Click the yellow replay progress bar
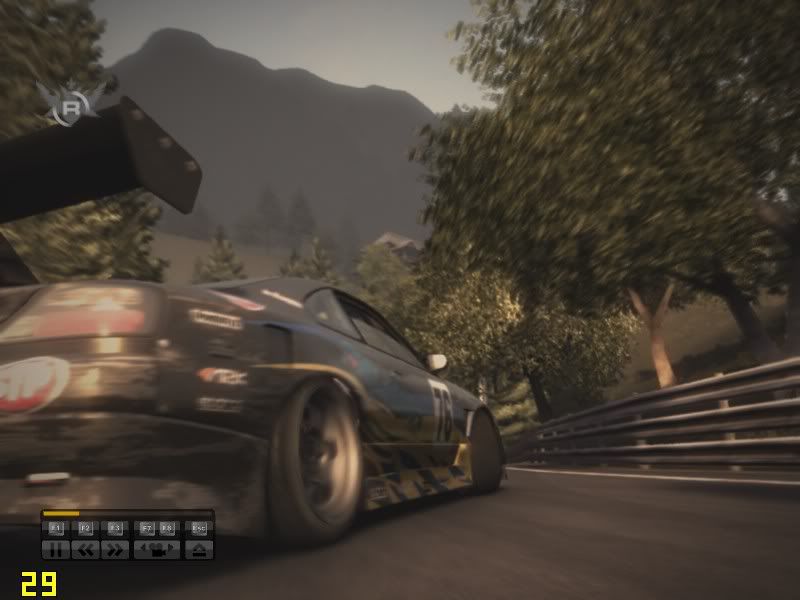The height and width of the screenshot is (600, 800). (62, 514)
